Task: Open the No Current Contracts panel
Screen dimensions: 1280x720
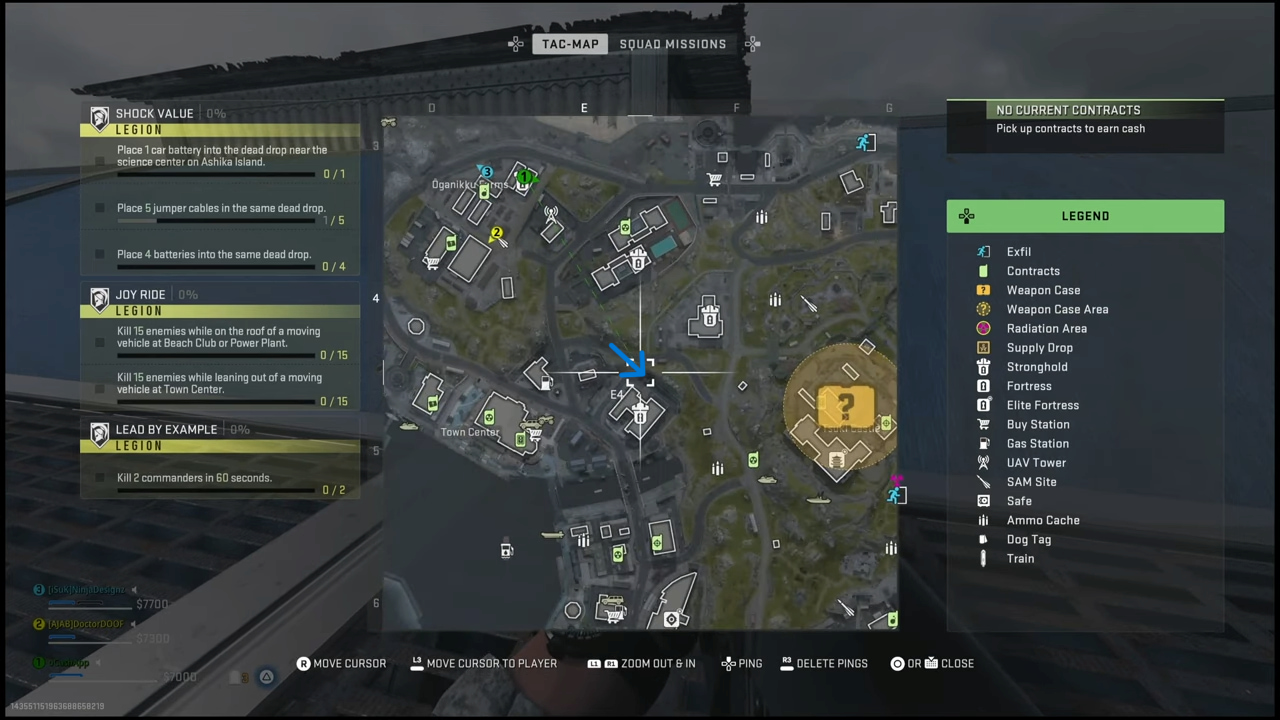Action: click(1085, 119)
